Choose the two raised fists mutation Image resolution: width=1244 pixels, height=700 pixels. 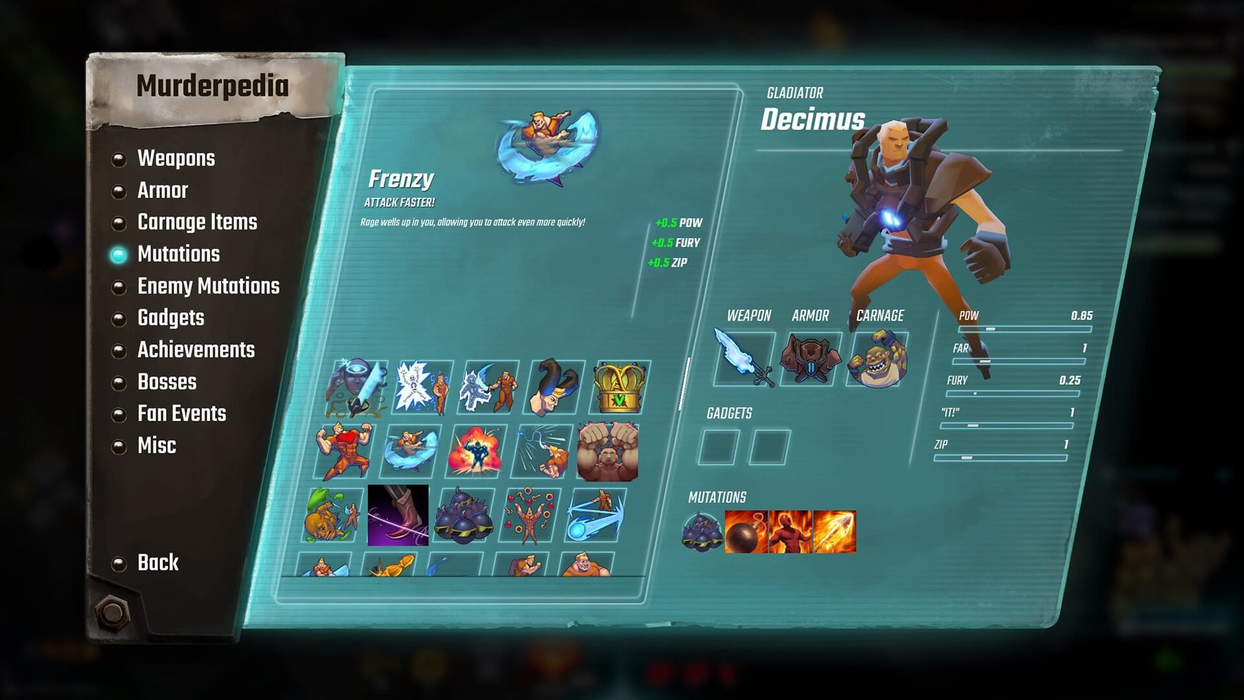click(607, 451)
